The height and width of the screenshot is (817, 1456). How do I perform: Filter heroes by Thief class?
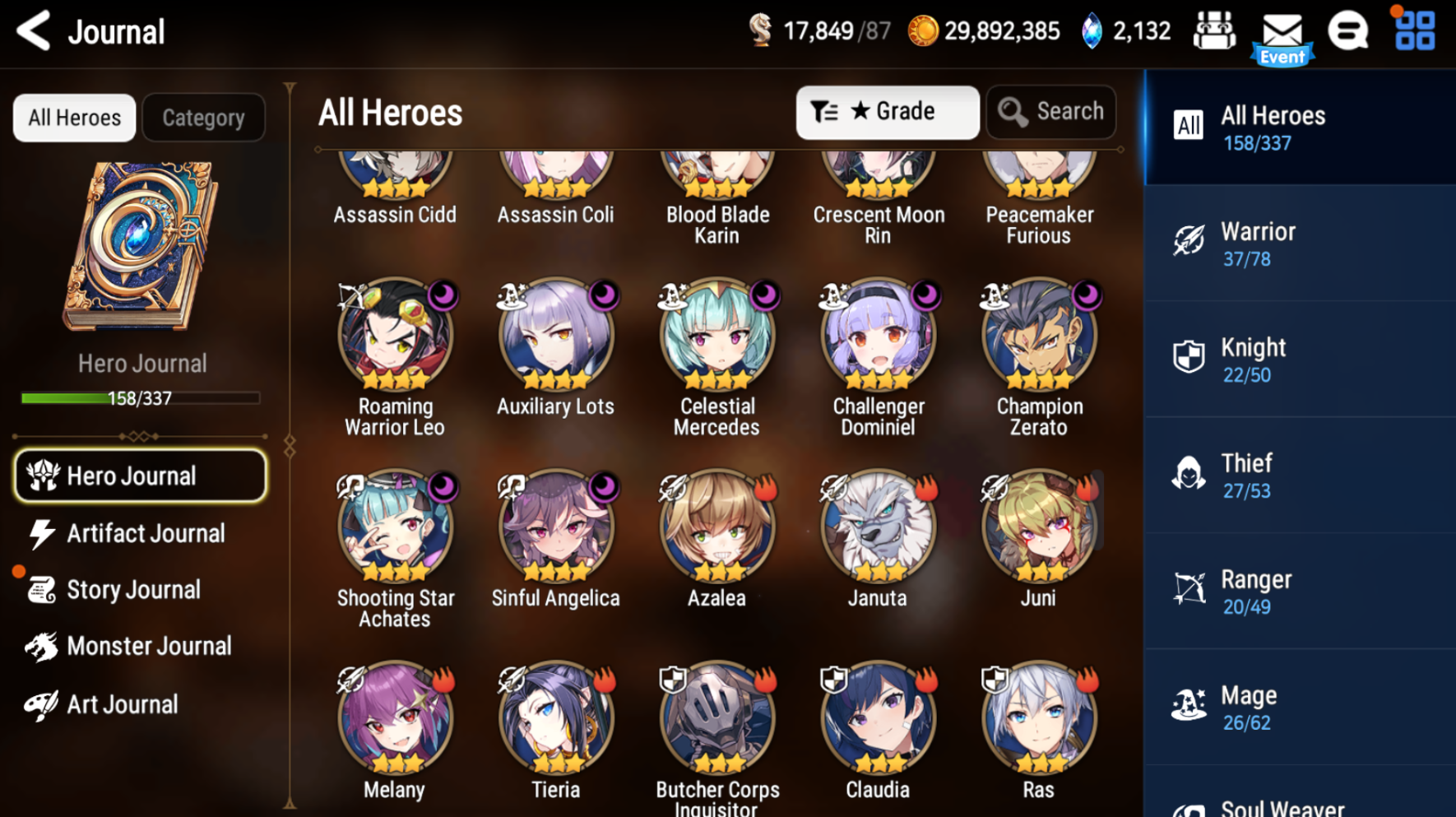tap(1300, 476)
